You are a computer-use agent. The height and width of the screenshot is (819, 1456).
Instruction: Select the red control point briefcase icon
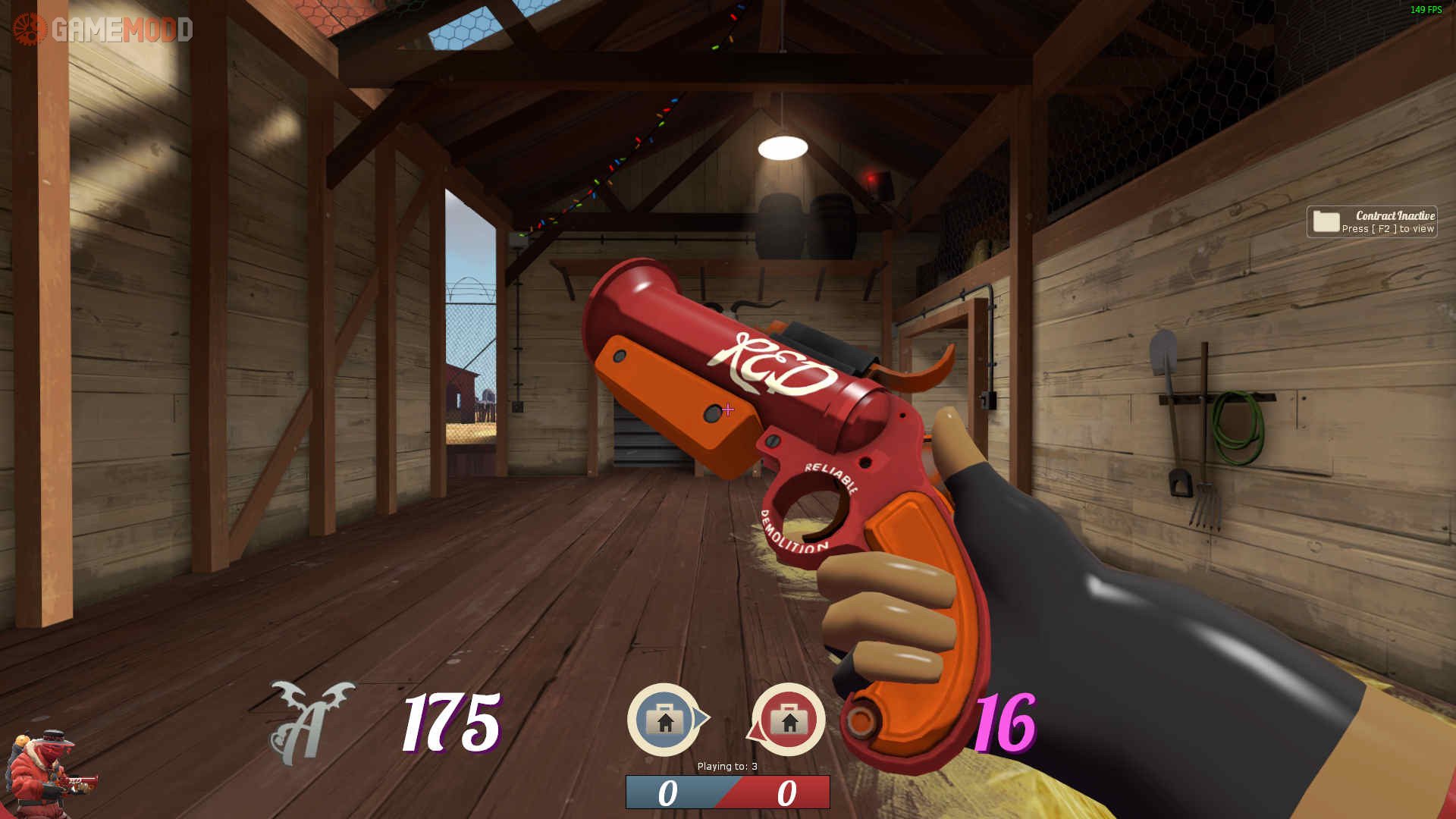pyautogui.click(x=789, y=720)
